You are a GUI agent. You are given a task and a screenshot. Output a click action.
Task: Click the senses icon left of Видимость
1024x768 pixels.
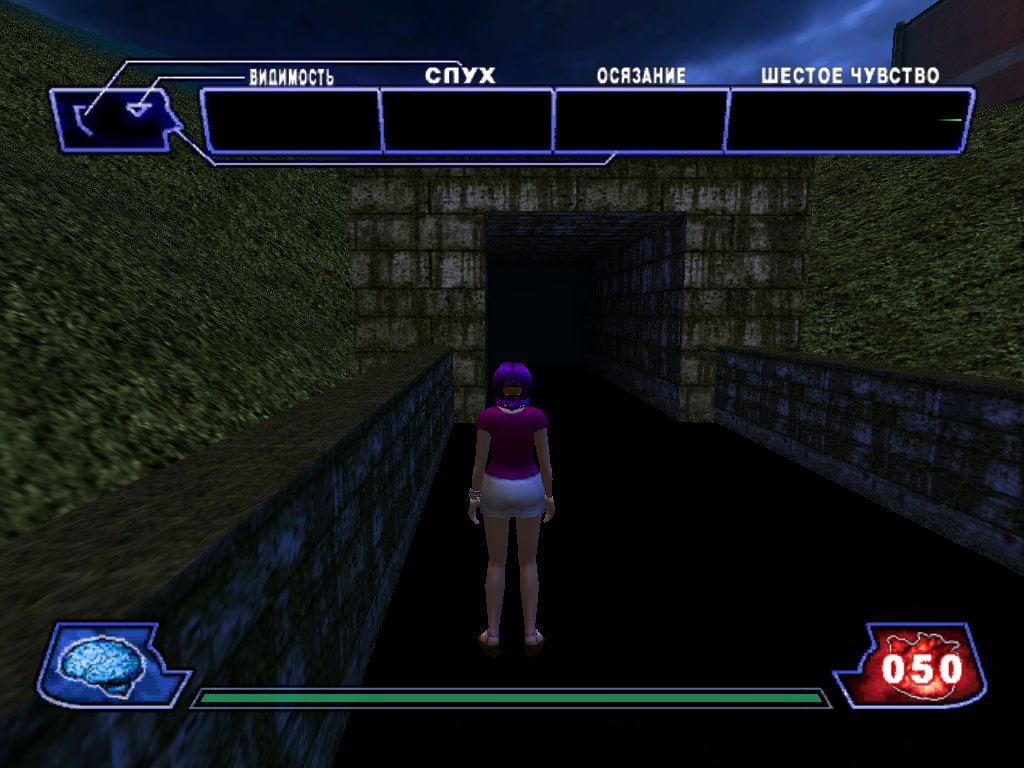click(117, 119)
